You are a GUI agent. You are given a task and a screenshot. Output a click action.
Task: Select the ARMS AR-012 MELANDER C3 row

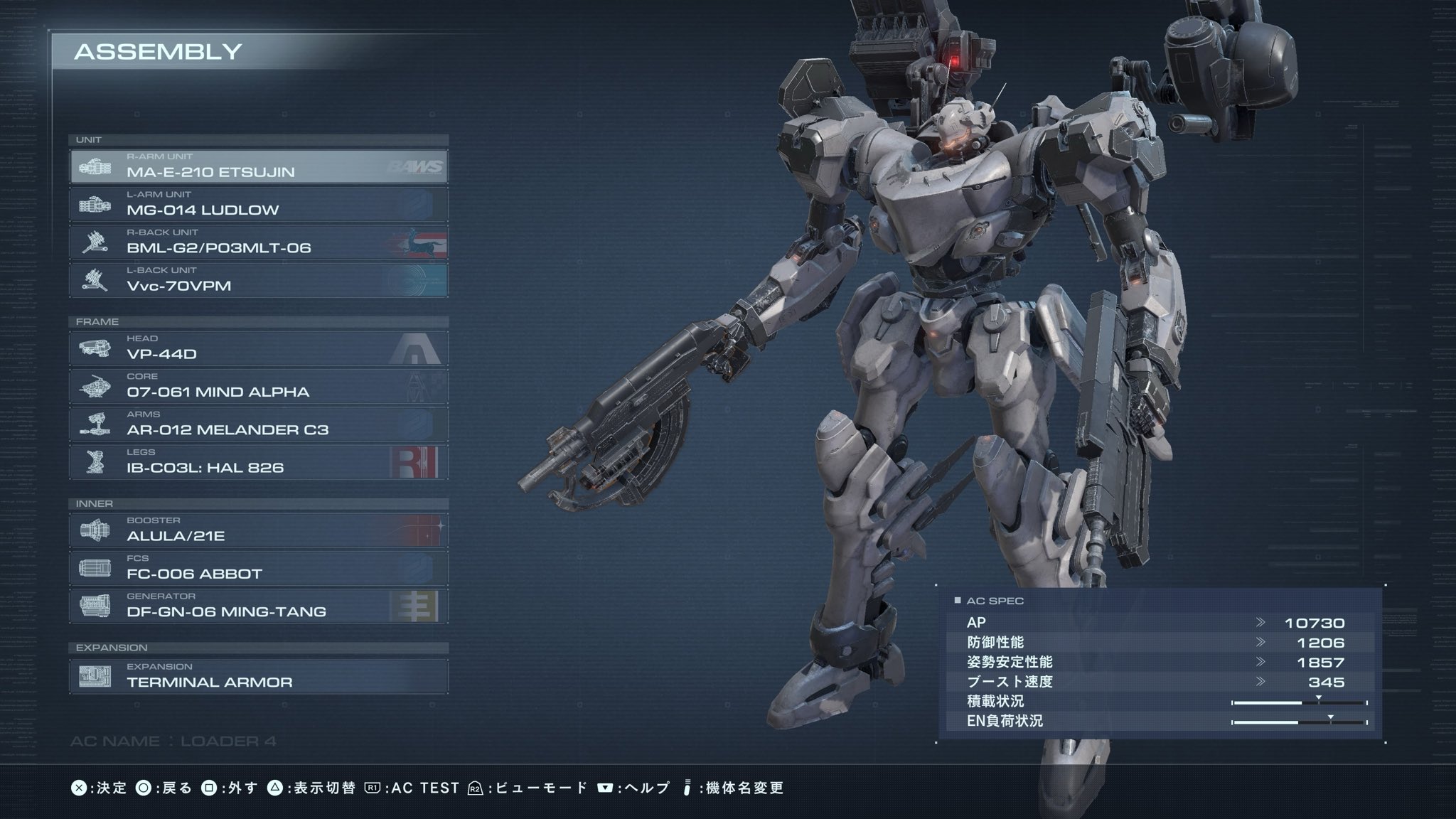259,424
